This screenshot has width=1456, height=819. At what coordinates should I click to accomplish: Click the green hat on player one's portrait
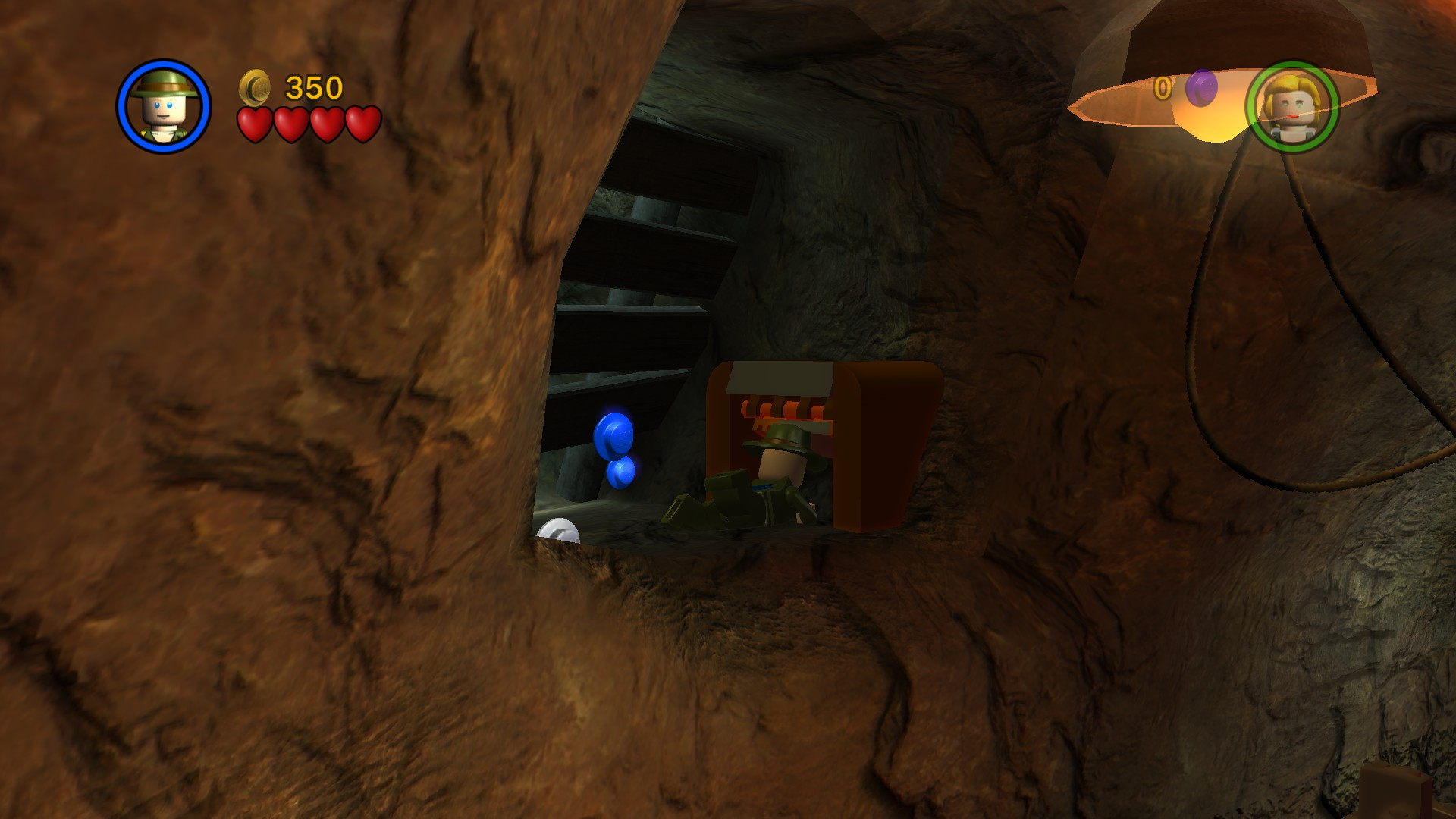click(x=164, y=83)
